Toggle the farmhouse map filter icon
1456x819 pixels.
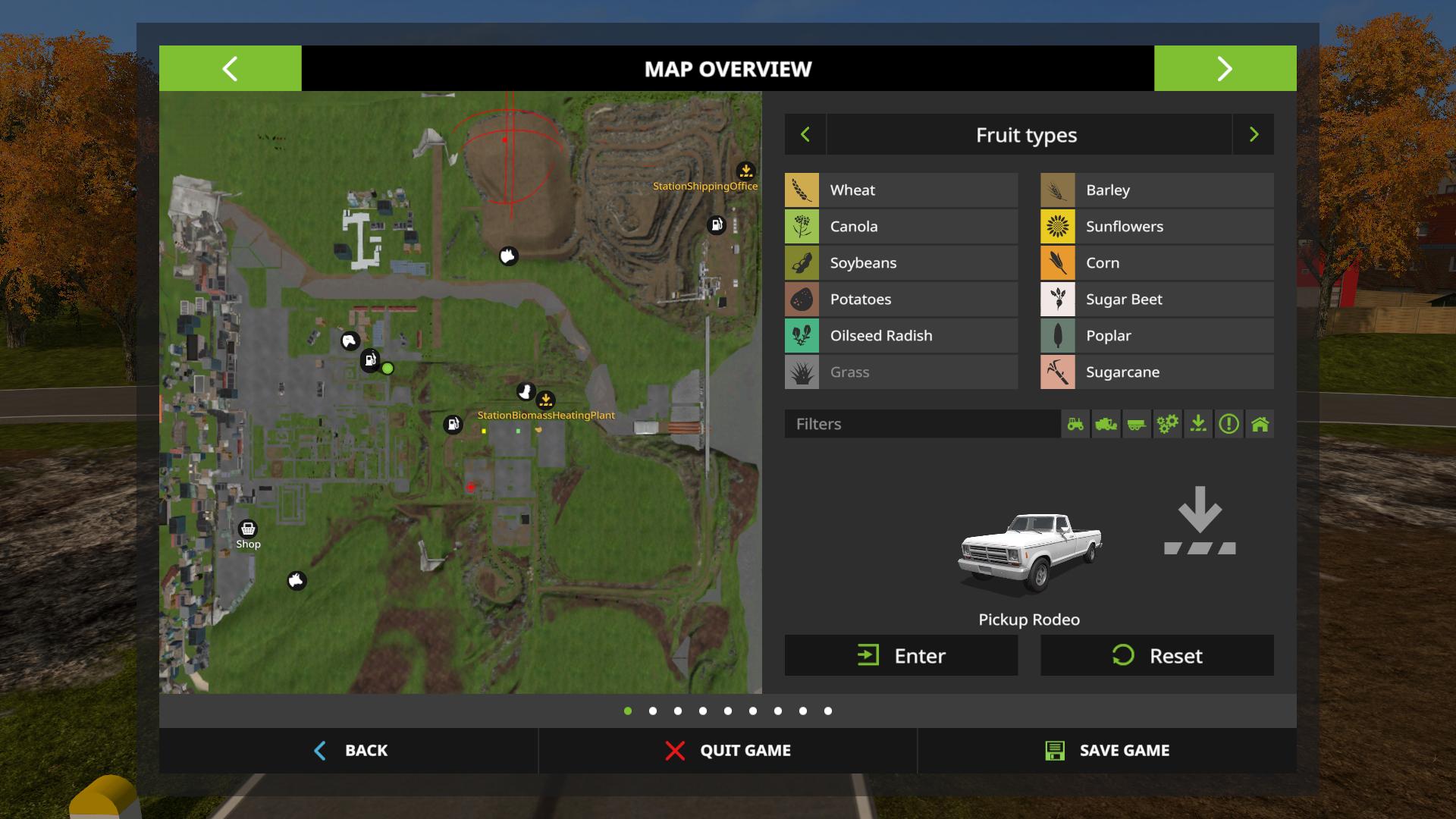[x=1260, y=424]
